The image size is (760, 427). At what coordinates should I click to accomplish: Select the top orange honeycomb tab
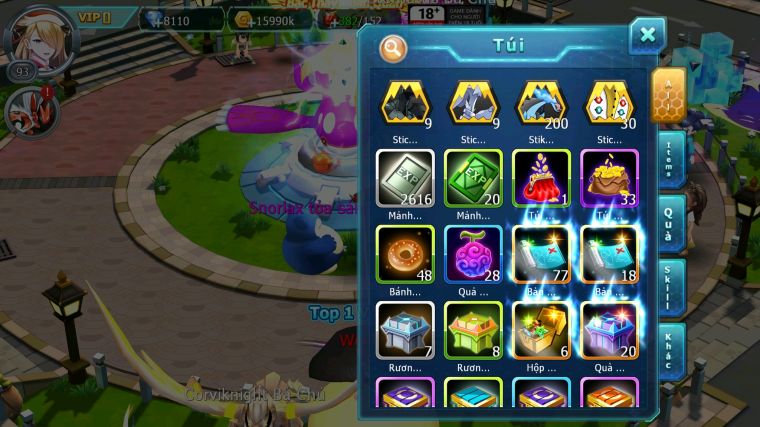[668, 95]
